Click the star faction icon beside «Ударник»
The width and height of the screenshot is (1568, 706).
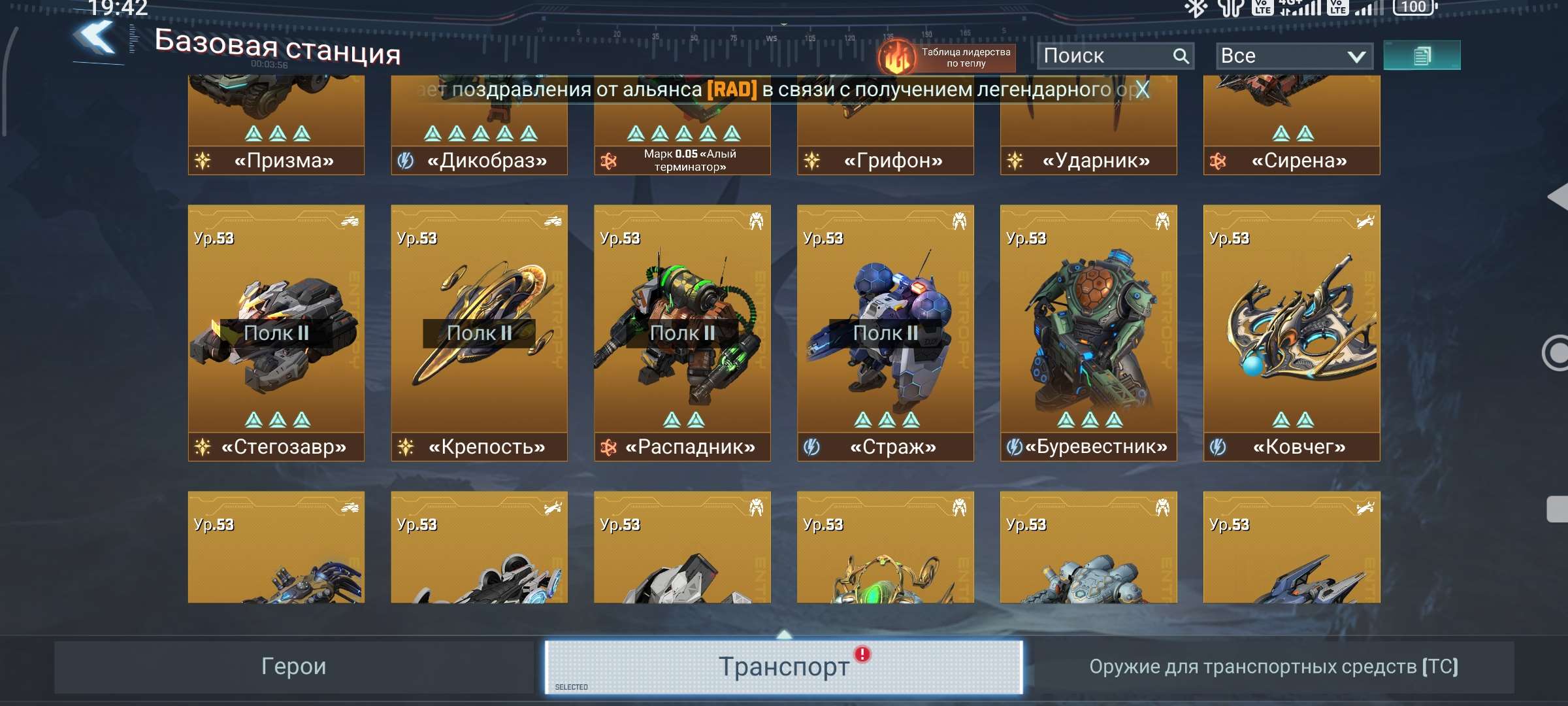1015,160
